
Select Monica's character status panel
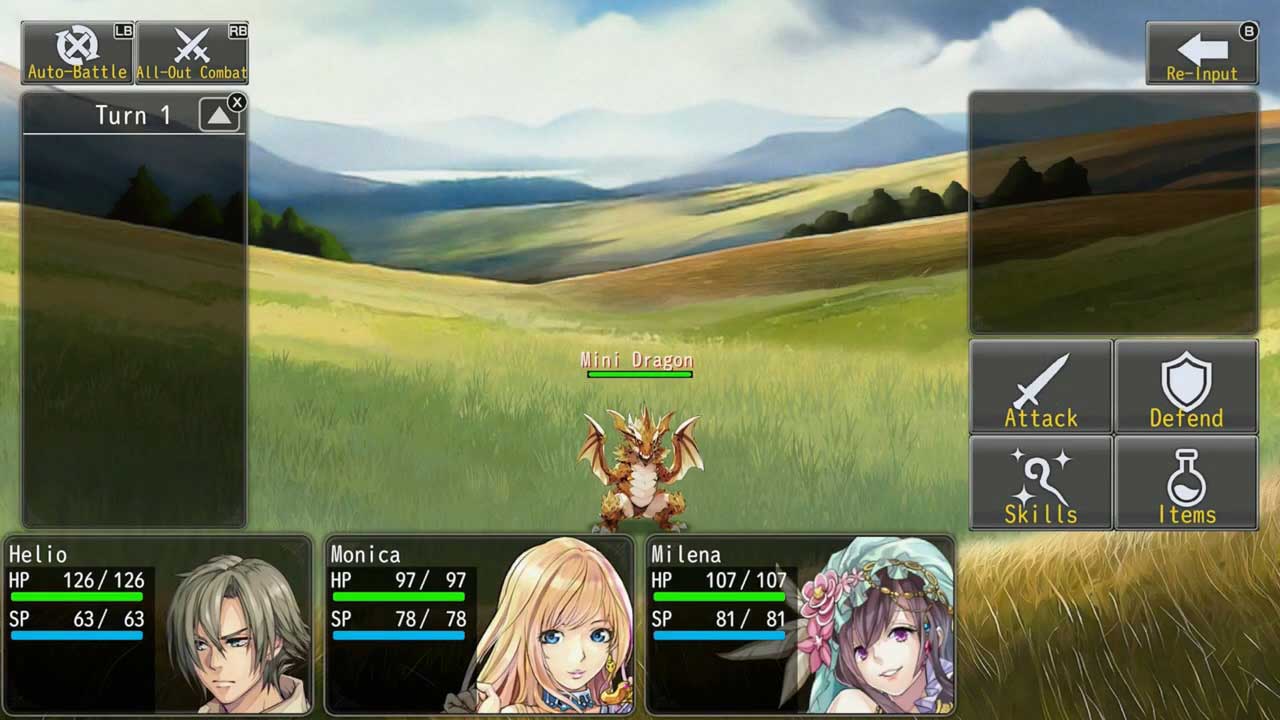pos(480,625)
